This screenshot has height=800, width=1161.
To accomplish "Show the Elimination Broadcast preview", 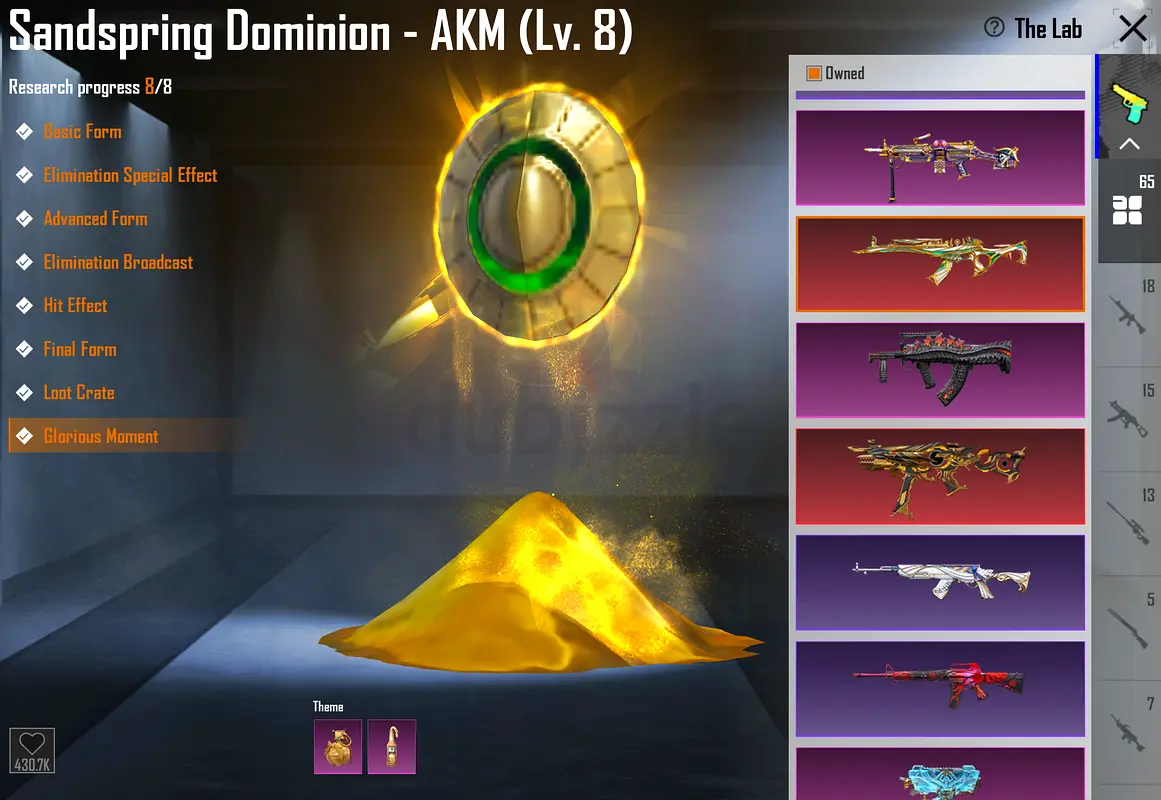I will [x=118, y=262].
